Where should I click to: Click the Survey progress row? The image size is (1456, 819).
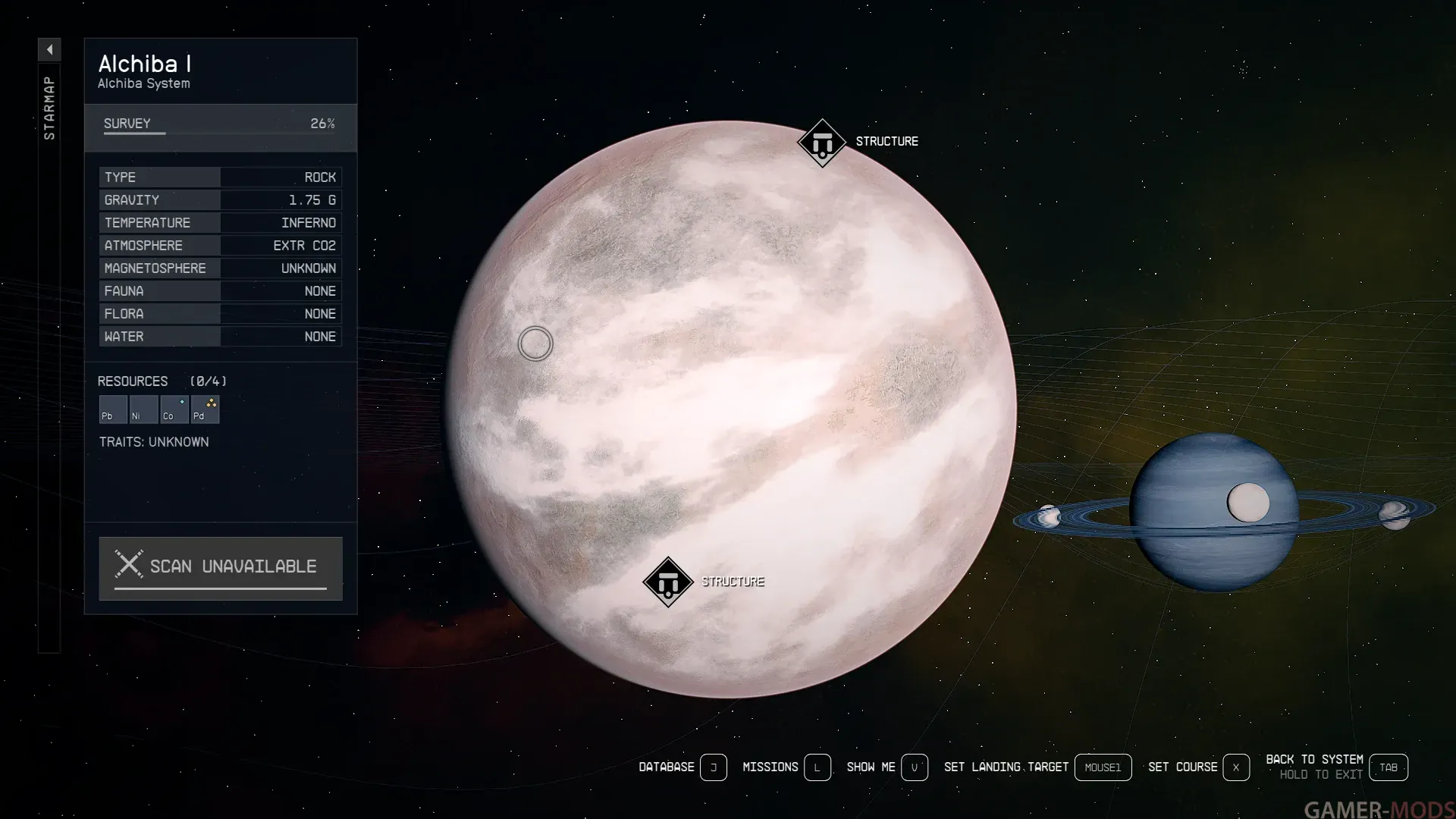220,124
